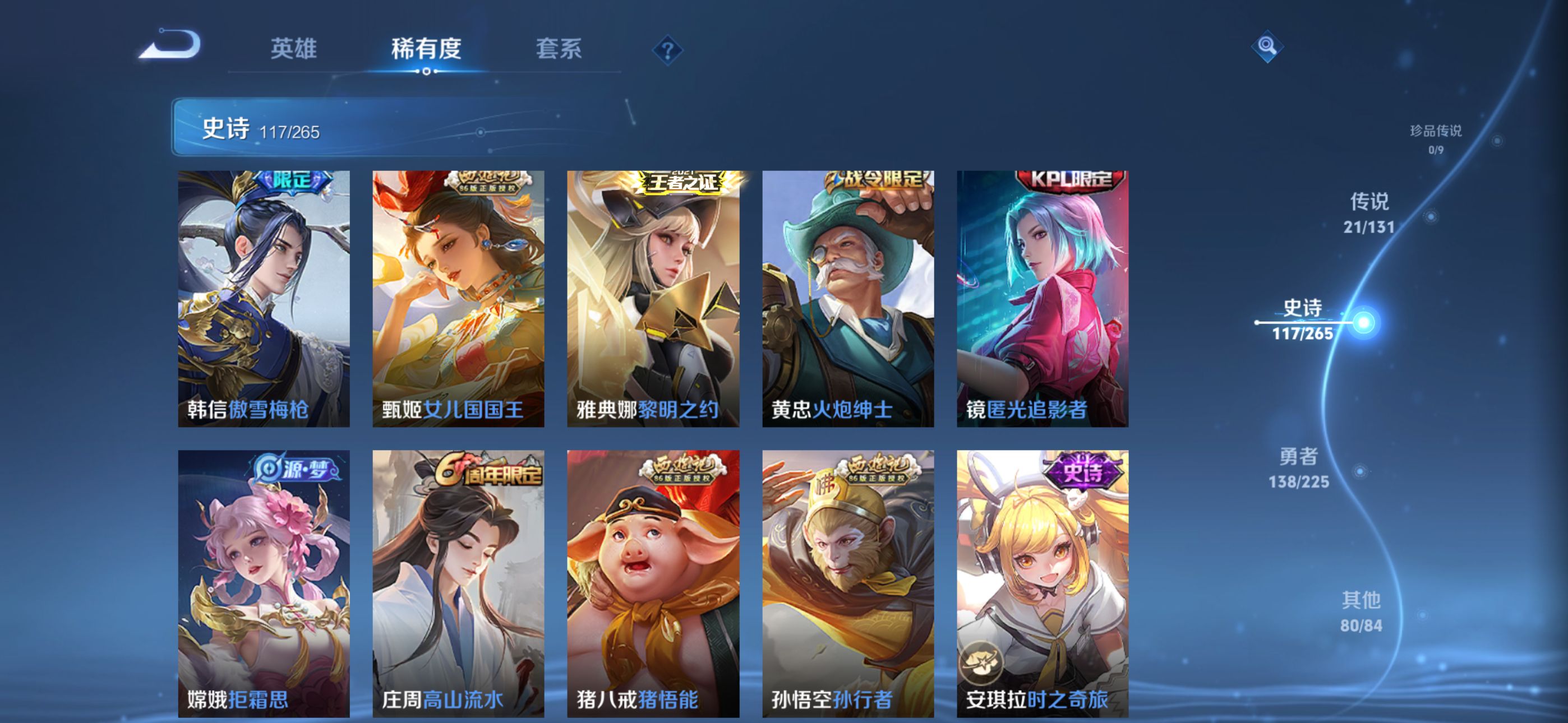Choose the 黄忠 火炮绅士 skin card
Image resolution: width=1568 pixels, height=723 pixels.
click(848, 298)
